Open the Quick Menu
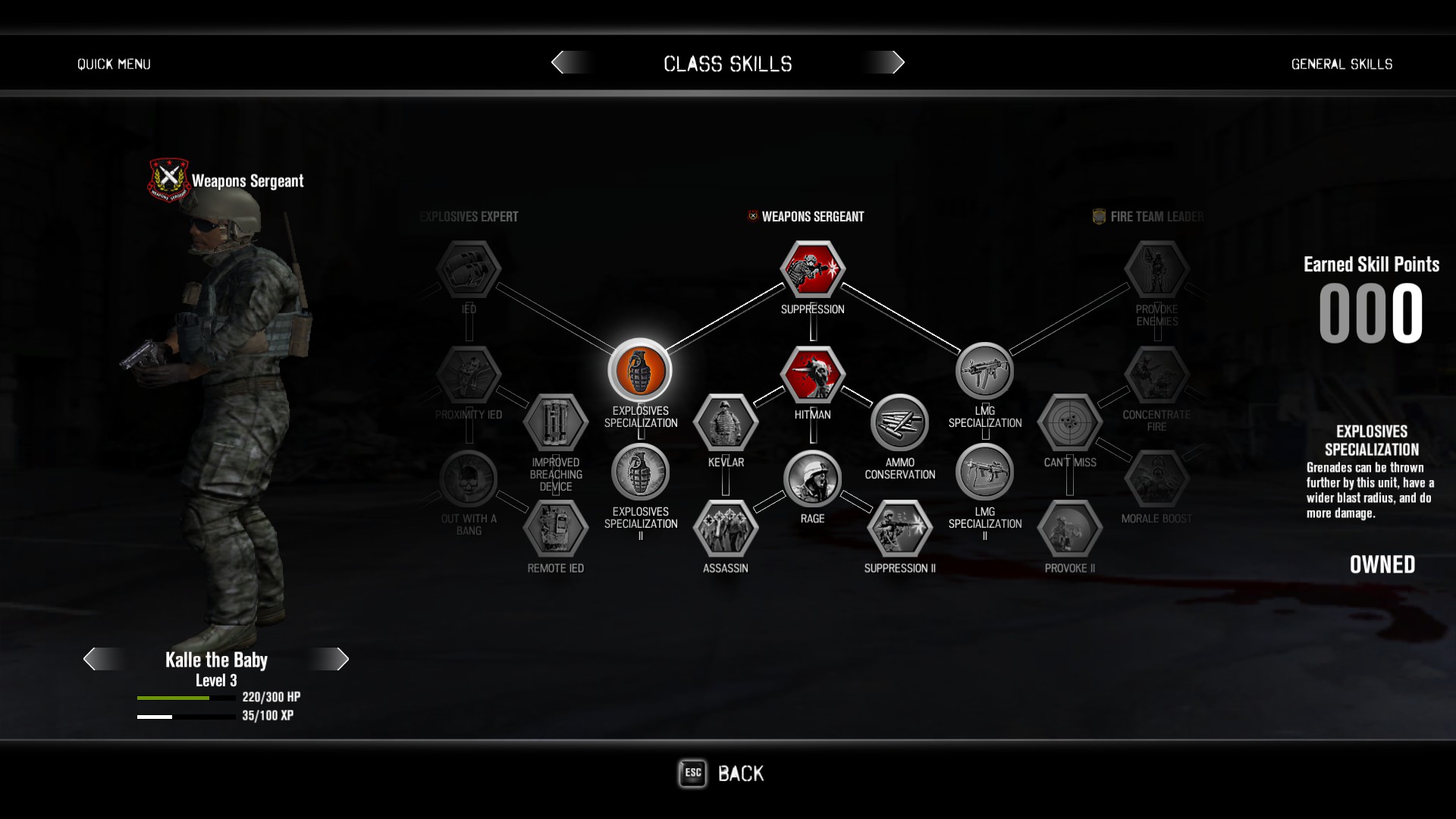1456x819 pixels. point(114,64)
